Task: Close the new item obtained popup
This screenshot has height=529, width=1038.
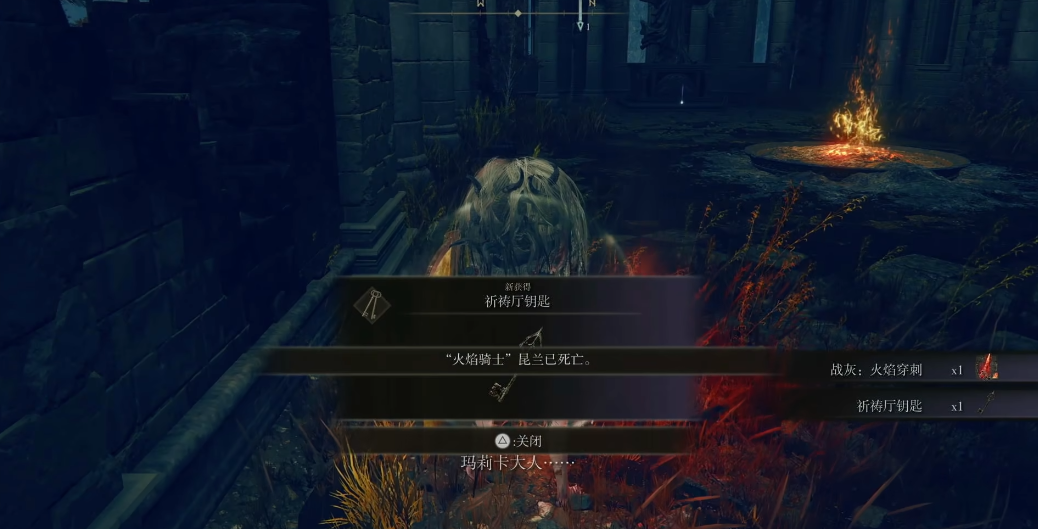Action: tap(518, 440)
